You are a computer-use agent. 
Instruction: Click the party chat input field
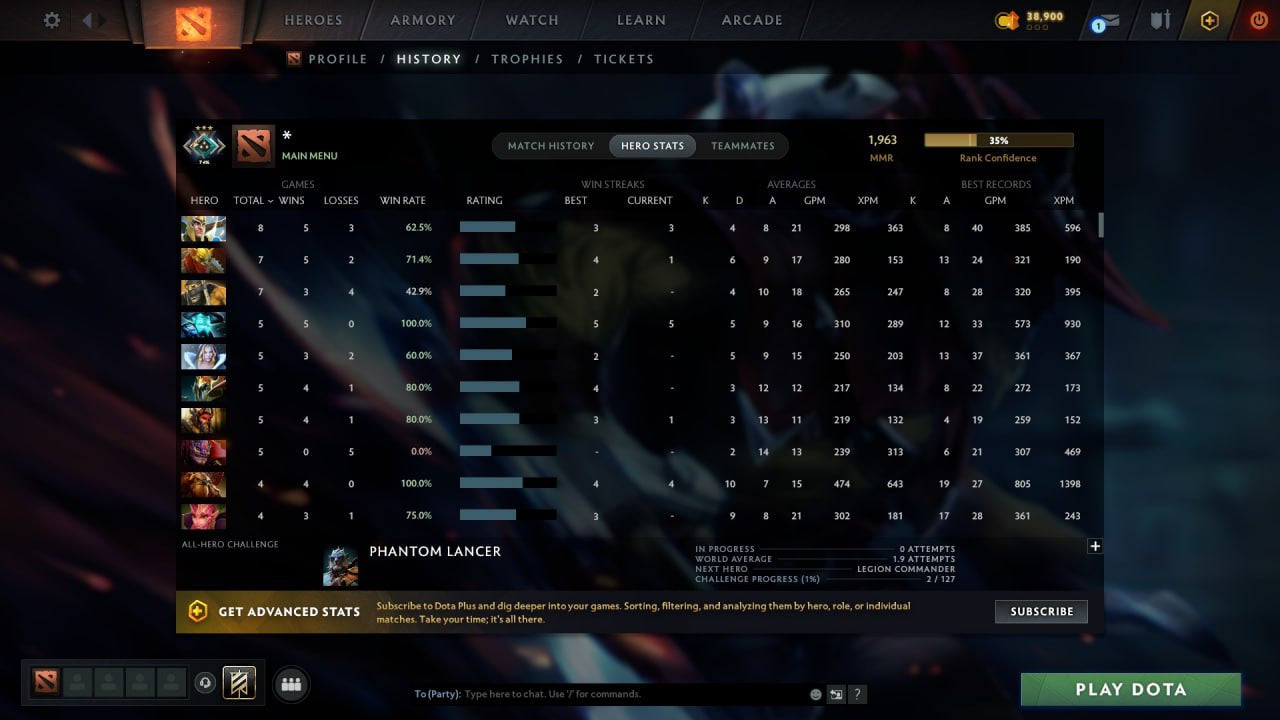600,693
